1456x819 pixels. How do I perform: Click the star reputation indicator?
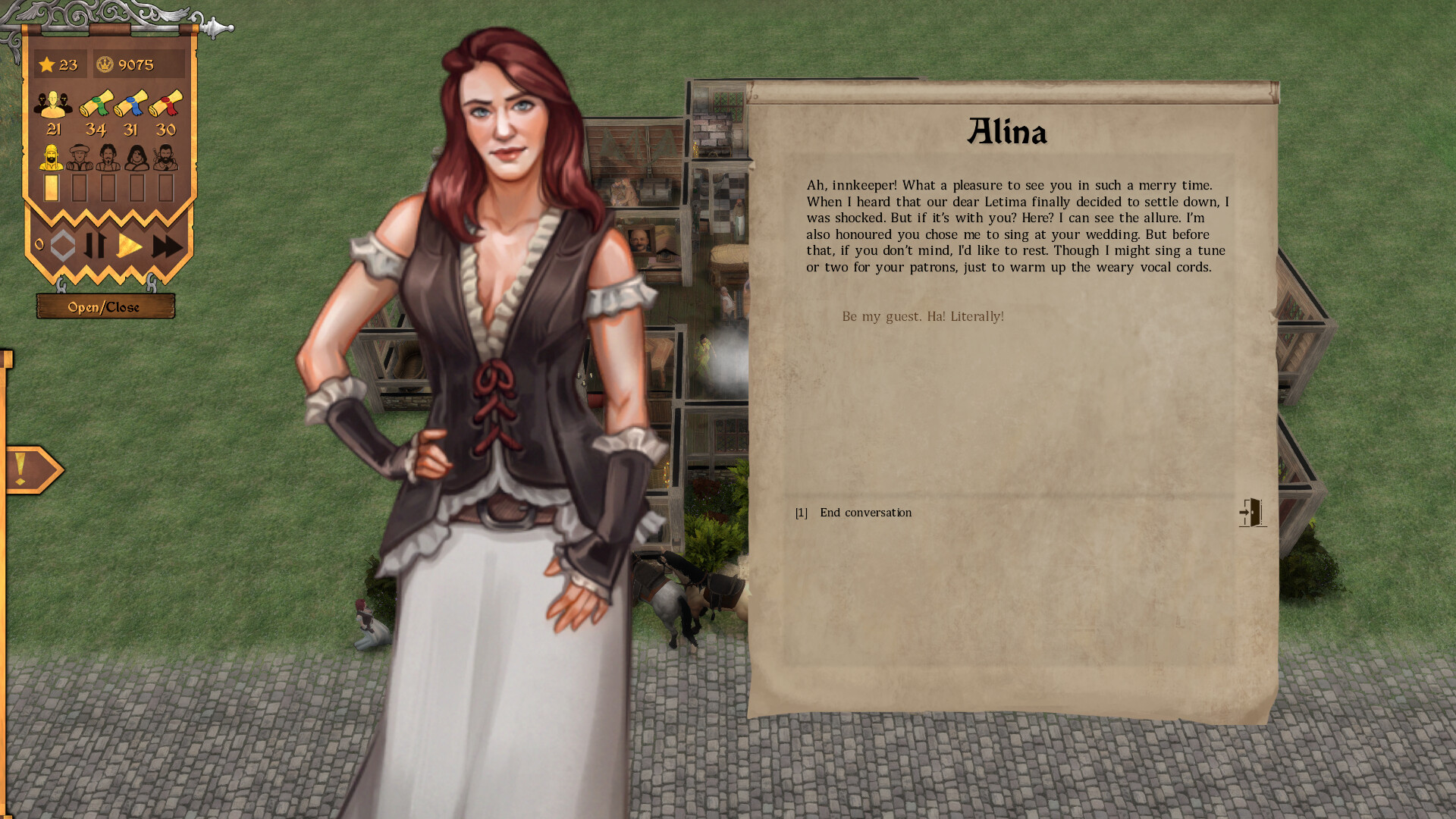click(59, 64)
